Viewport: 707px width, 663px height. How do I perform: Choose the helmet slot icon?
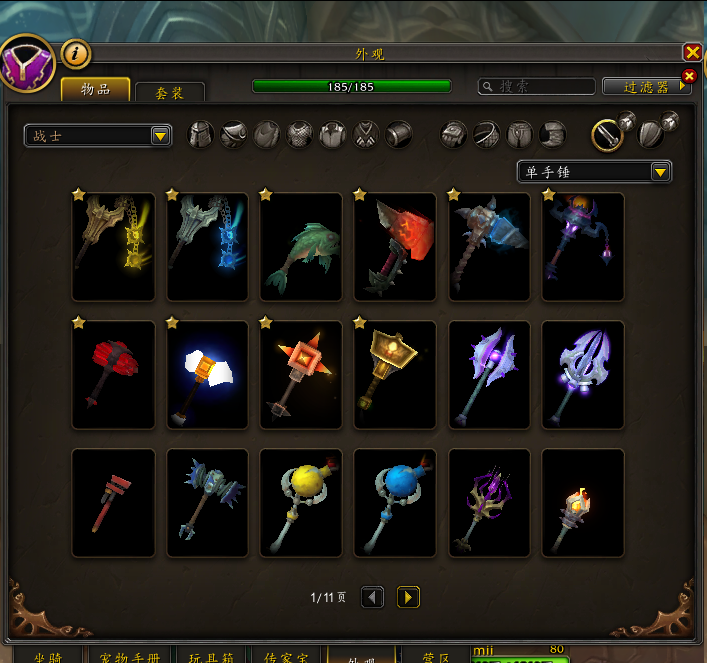pos(202,135)
